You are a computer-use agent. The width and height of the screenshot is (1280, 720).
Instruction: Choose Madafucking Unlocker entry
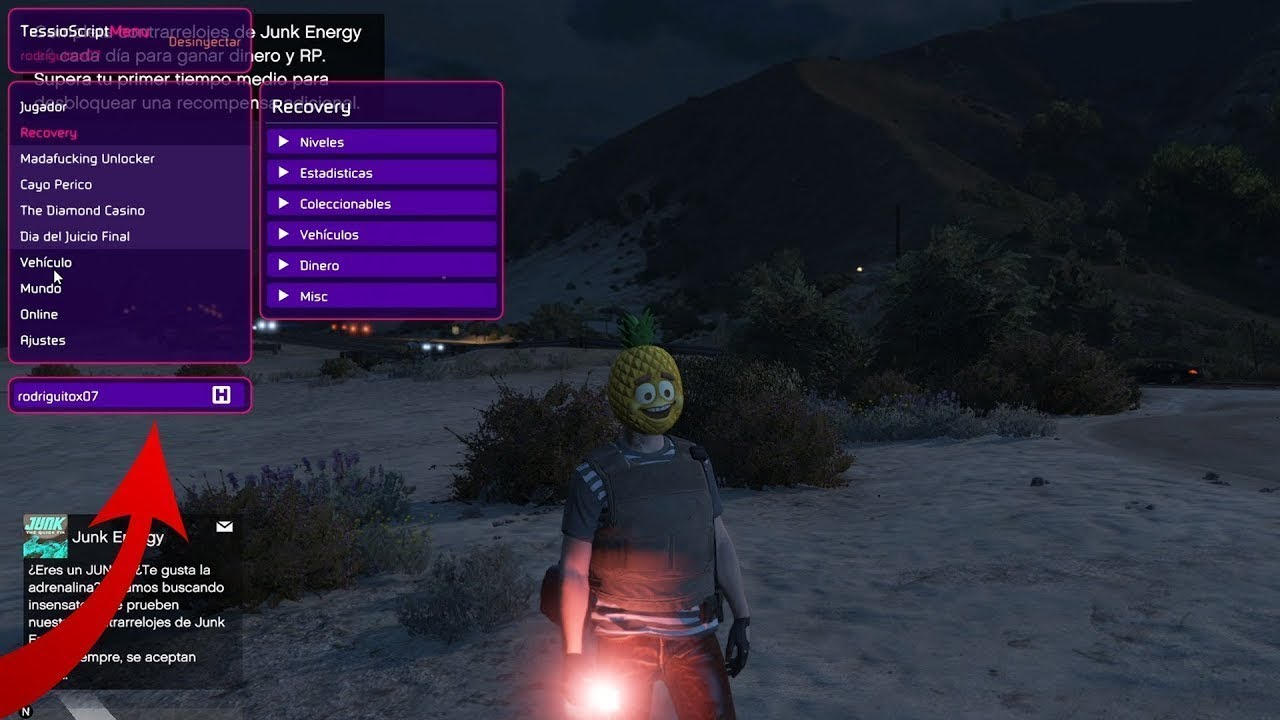87,159
